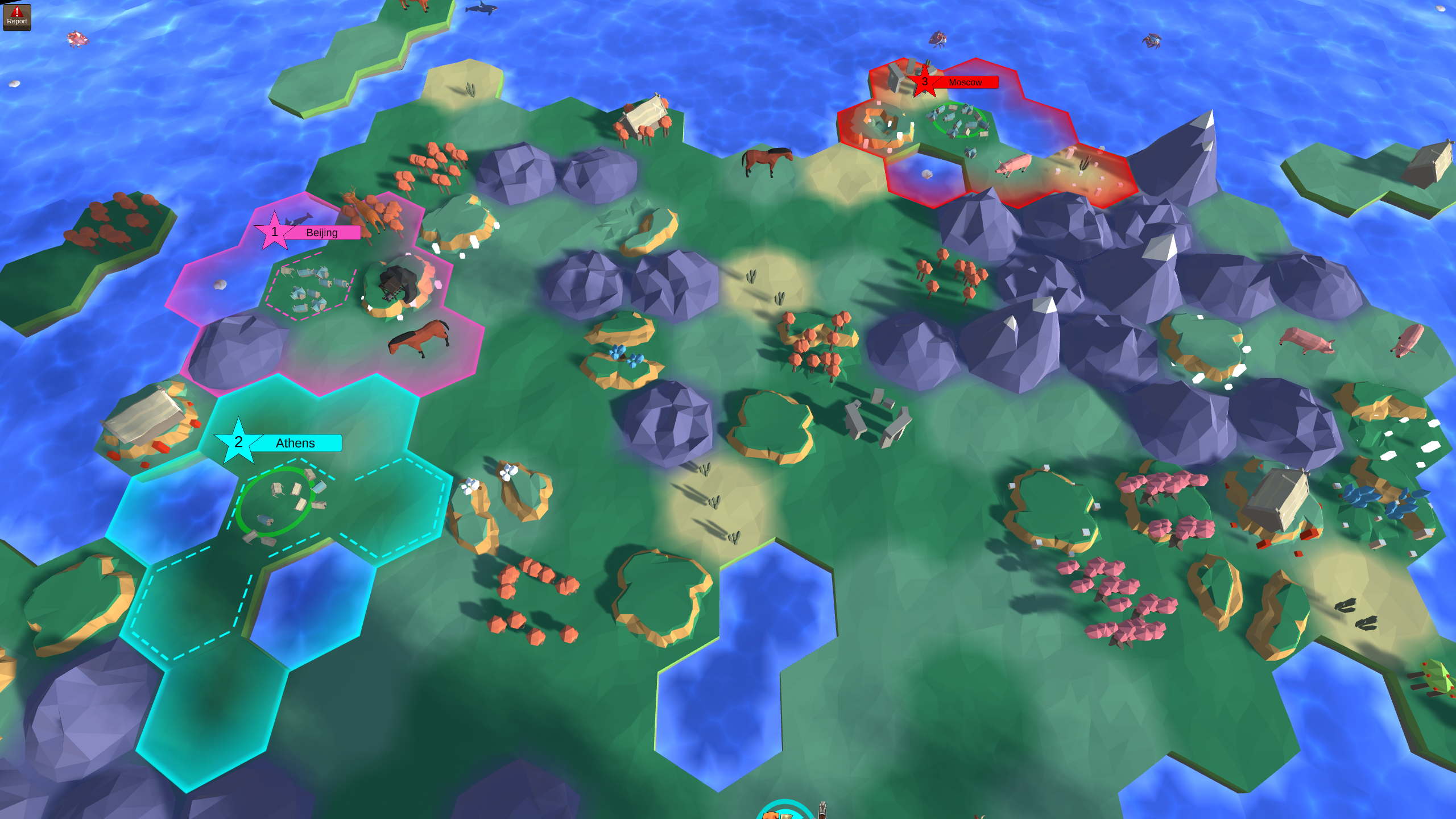Select the unit badge at bottom center
The height and width of the screenshot is (819, 1456).
pyautogui.click(x=785, y=814)
